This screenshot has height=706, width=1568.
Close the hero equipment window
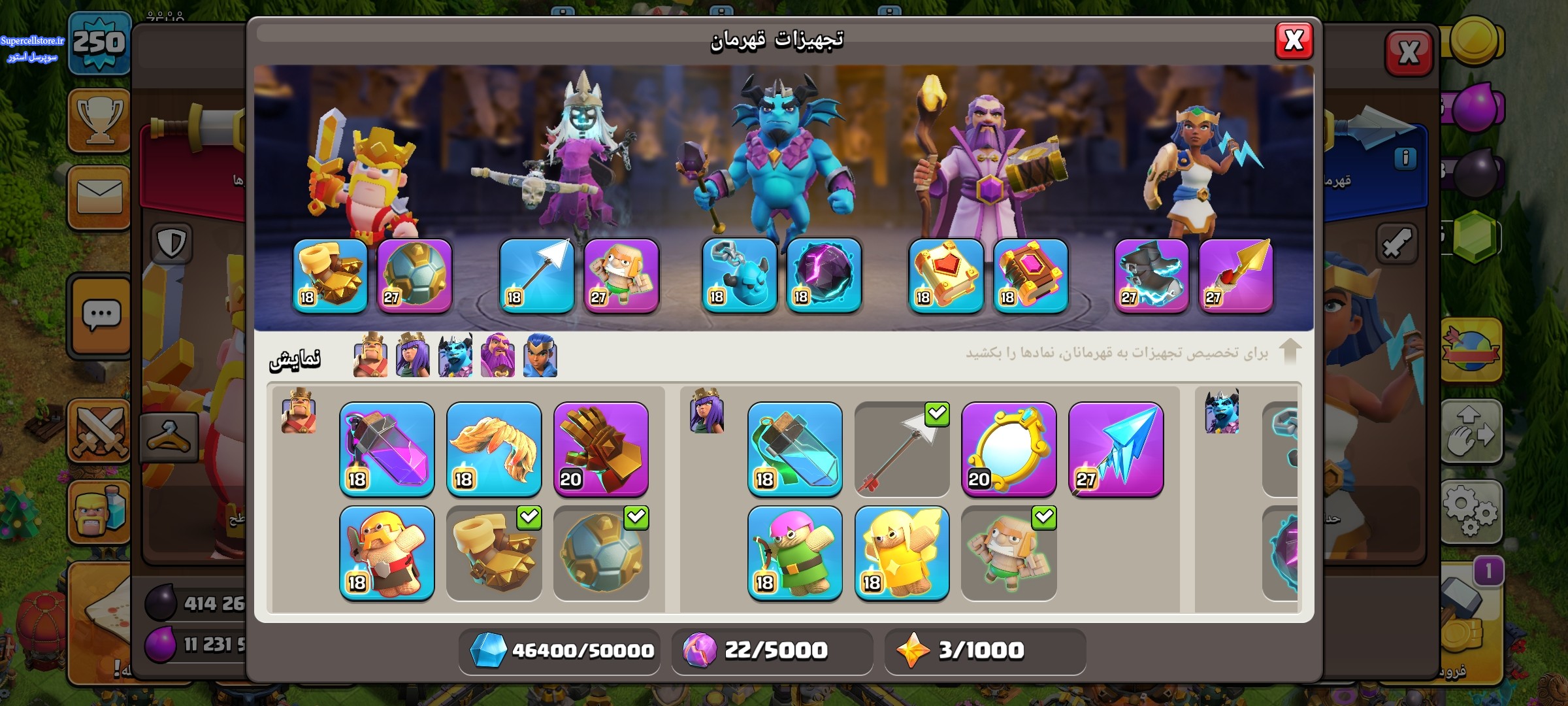point(1294,41)
